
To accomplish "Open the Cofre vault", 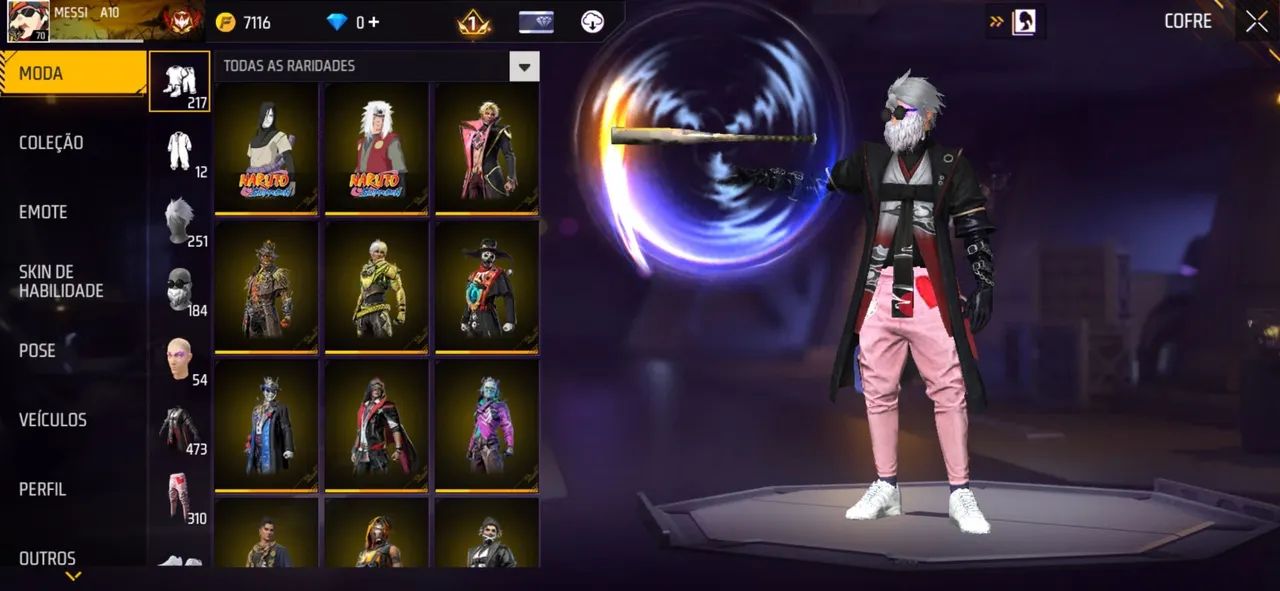I will pos(1188,21).
